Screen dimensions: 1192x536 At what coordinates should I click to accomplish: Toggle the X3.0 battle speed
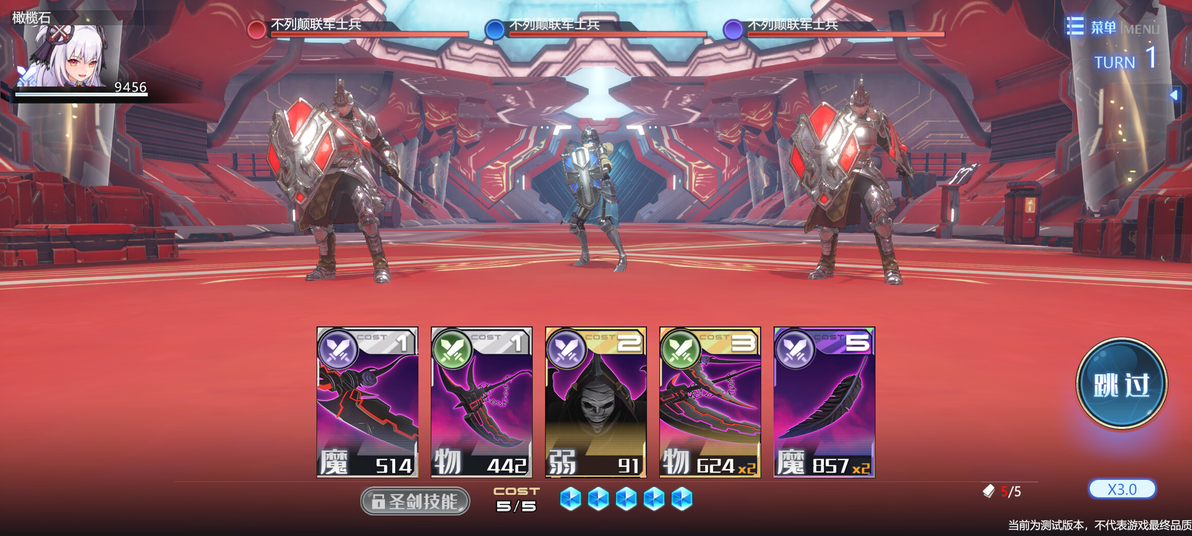click(x=1122, y=489)
